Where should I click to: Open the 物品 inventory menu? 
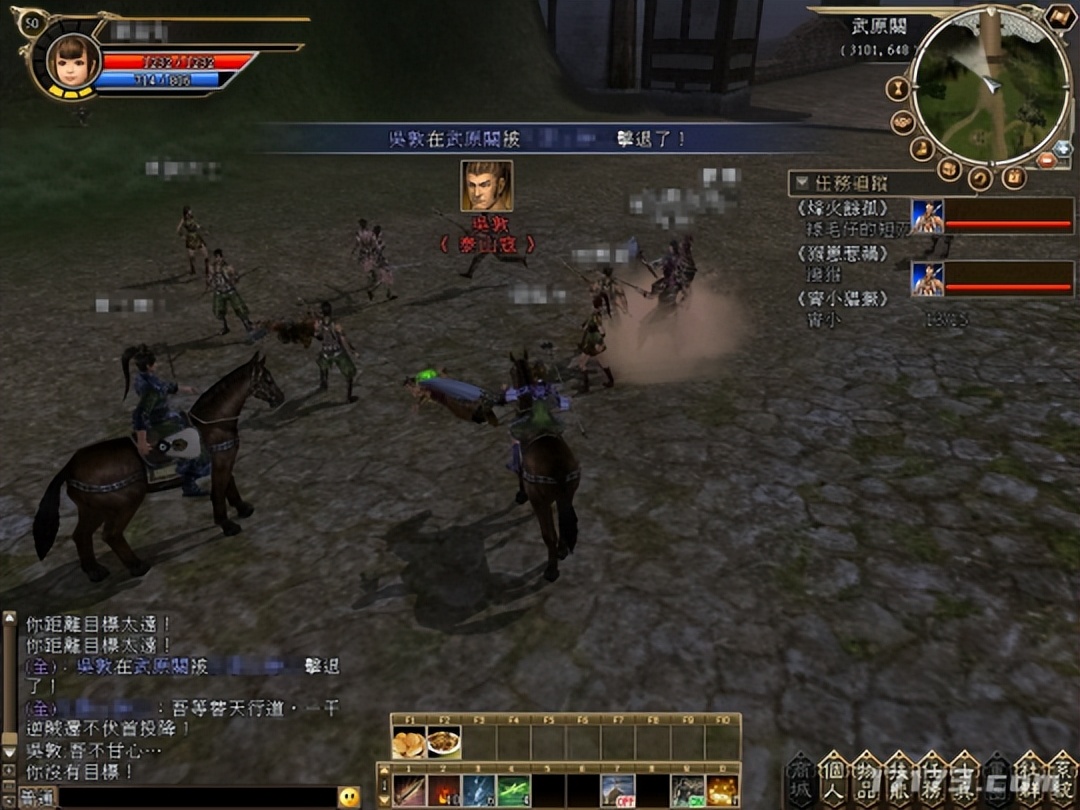coord(866,780)
